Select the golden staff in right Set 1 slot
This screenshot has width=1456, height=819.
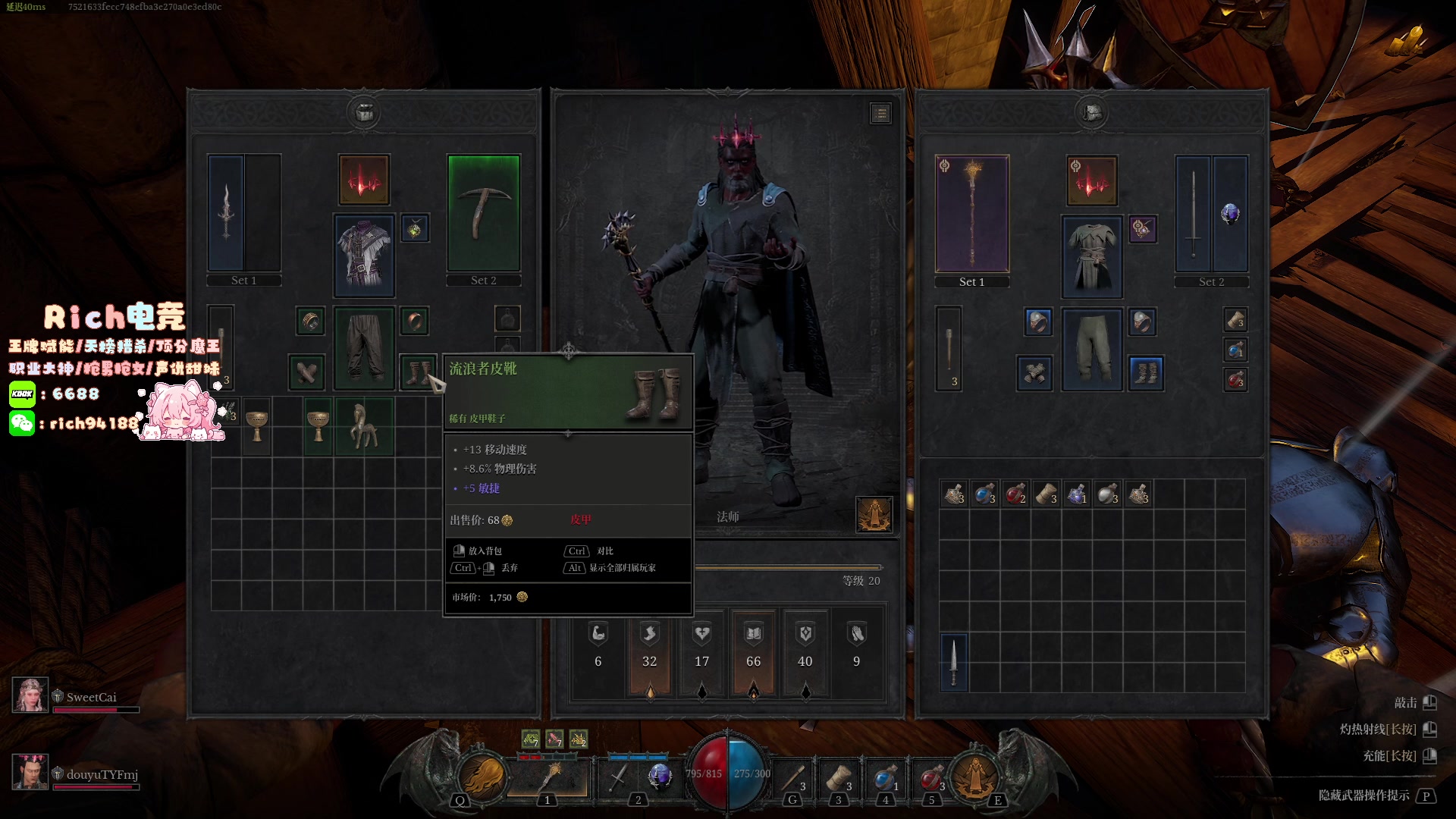[x=971, y=213]
